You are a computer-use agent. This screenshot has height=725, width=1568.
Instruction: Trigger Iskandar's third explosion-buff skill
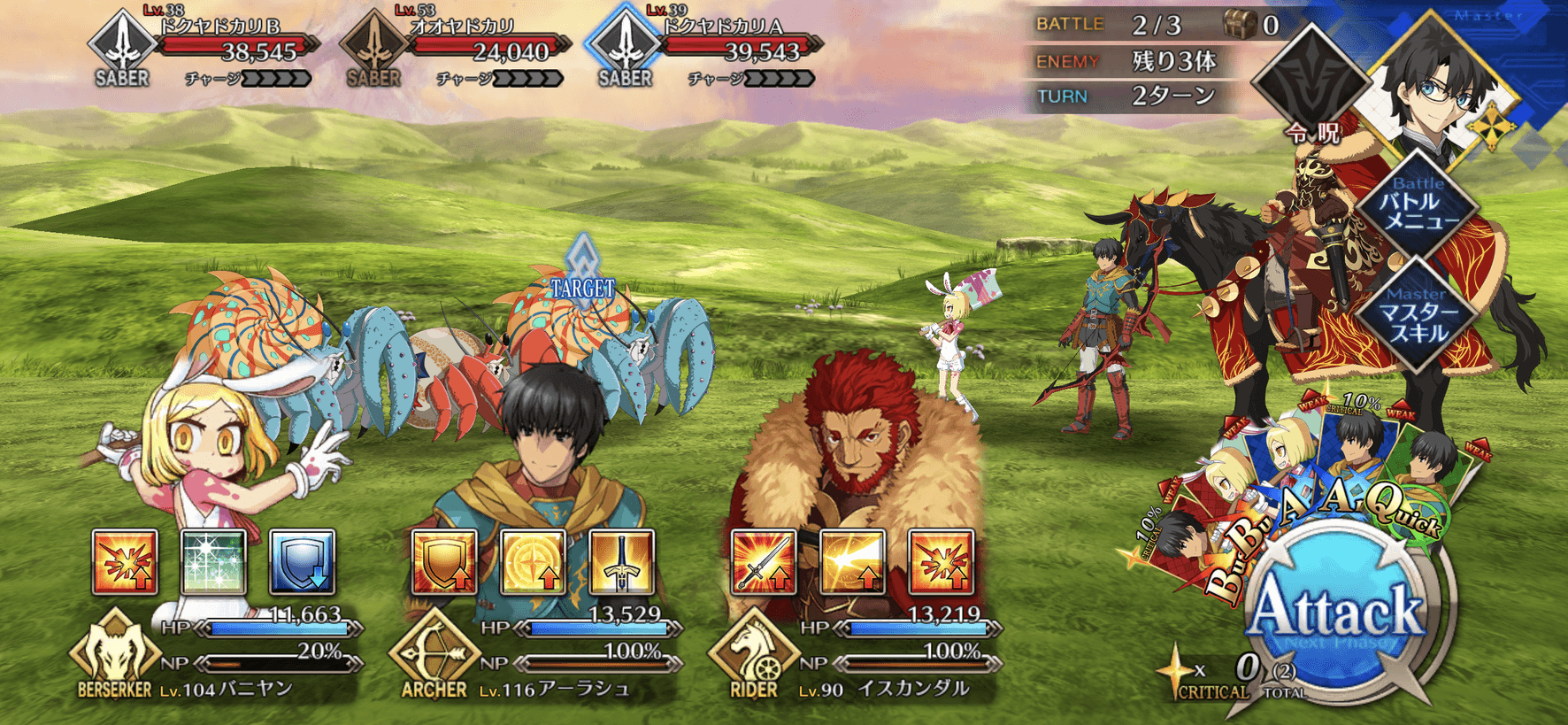coord(942,562)
